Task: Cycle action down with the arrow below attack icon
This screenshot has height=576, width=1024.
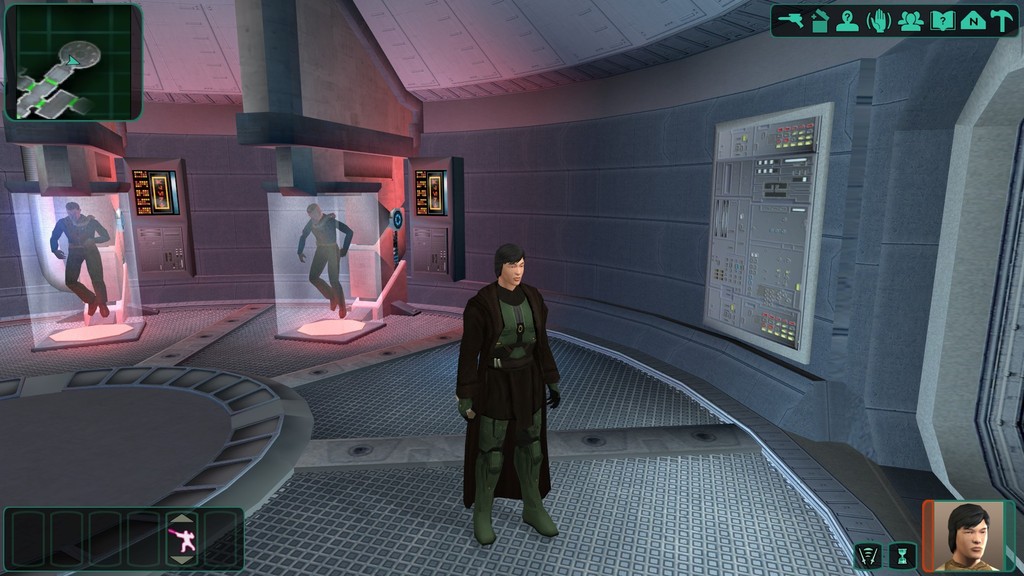Action: (x=181, y=562)
